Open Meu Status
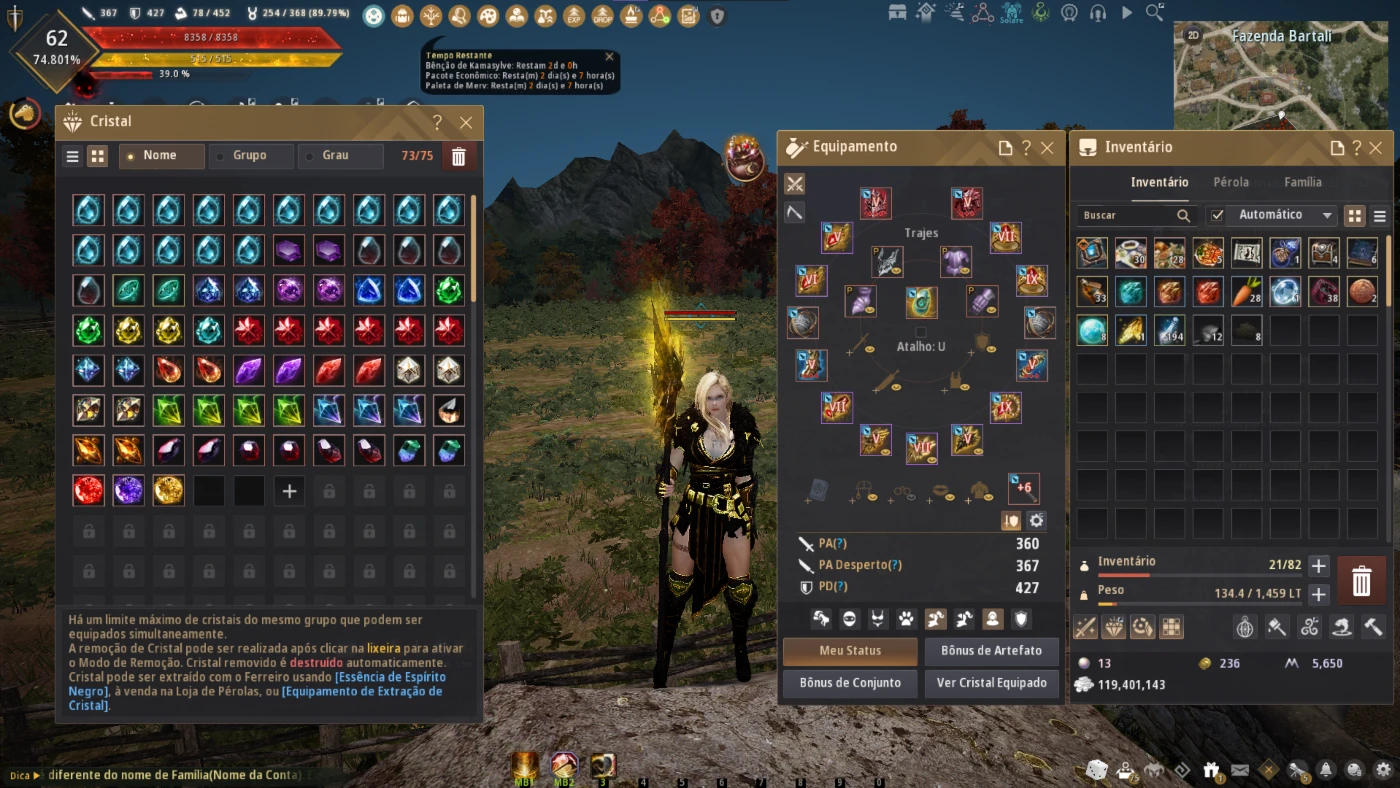This screenshot has height=788, width=1400. coord(850,651)
